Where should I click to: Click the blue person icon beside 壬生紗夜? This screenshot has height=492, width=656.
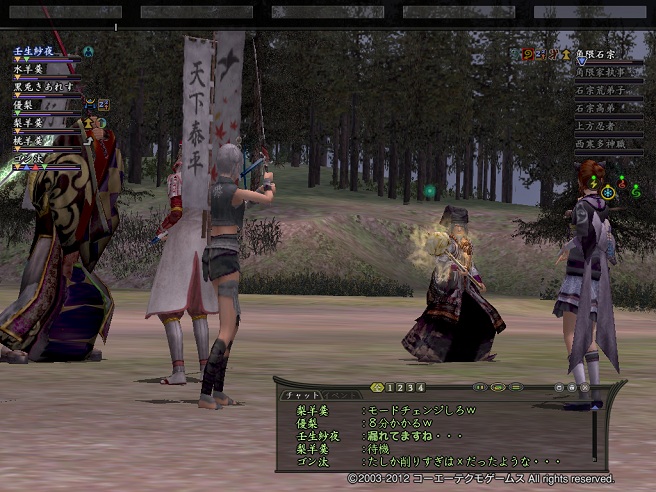tap(88, 51)
